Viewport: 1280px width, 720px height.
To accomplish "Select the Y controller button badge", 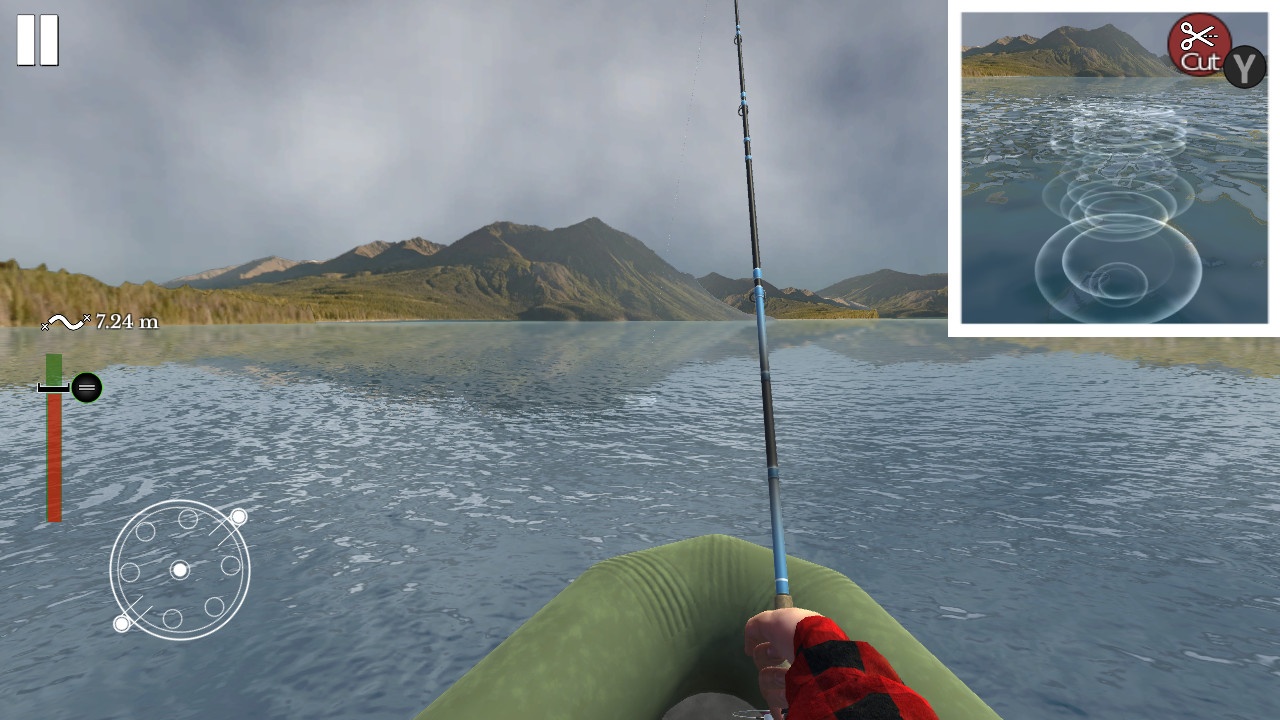I will tap(1243, 68).
